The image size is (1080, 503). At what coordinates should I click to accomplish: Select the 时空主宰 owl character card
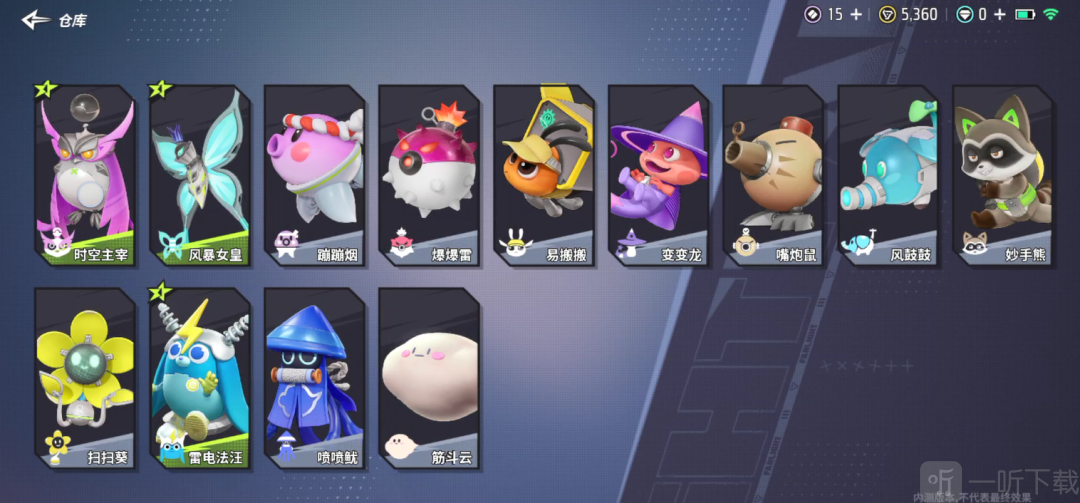(x=84, y=175)
